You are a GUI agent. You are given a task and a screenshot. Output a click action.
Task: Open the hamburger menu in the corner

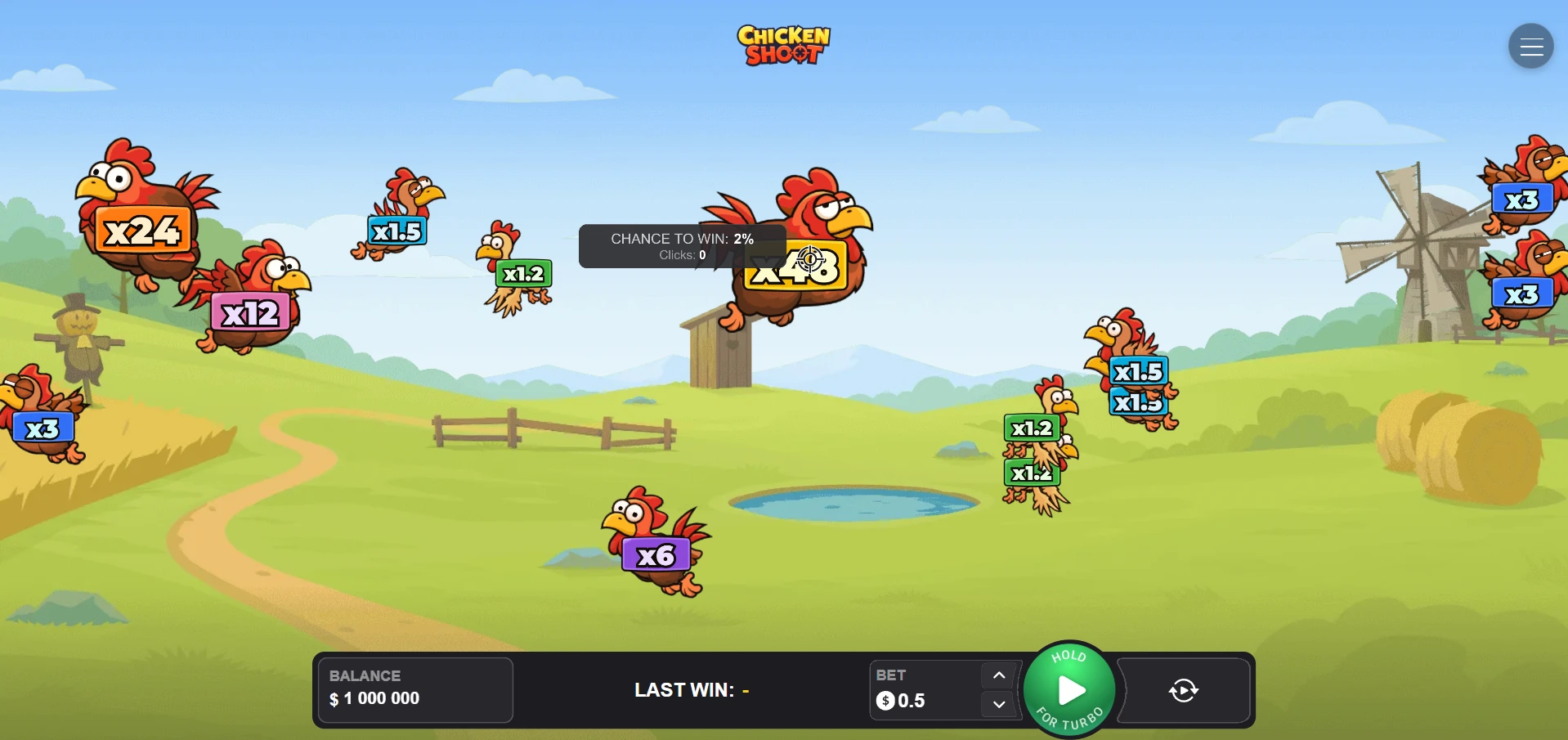point(1530,46)
